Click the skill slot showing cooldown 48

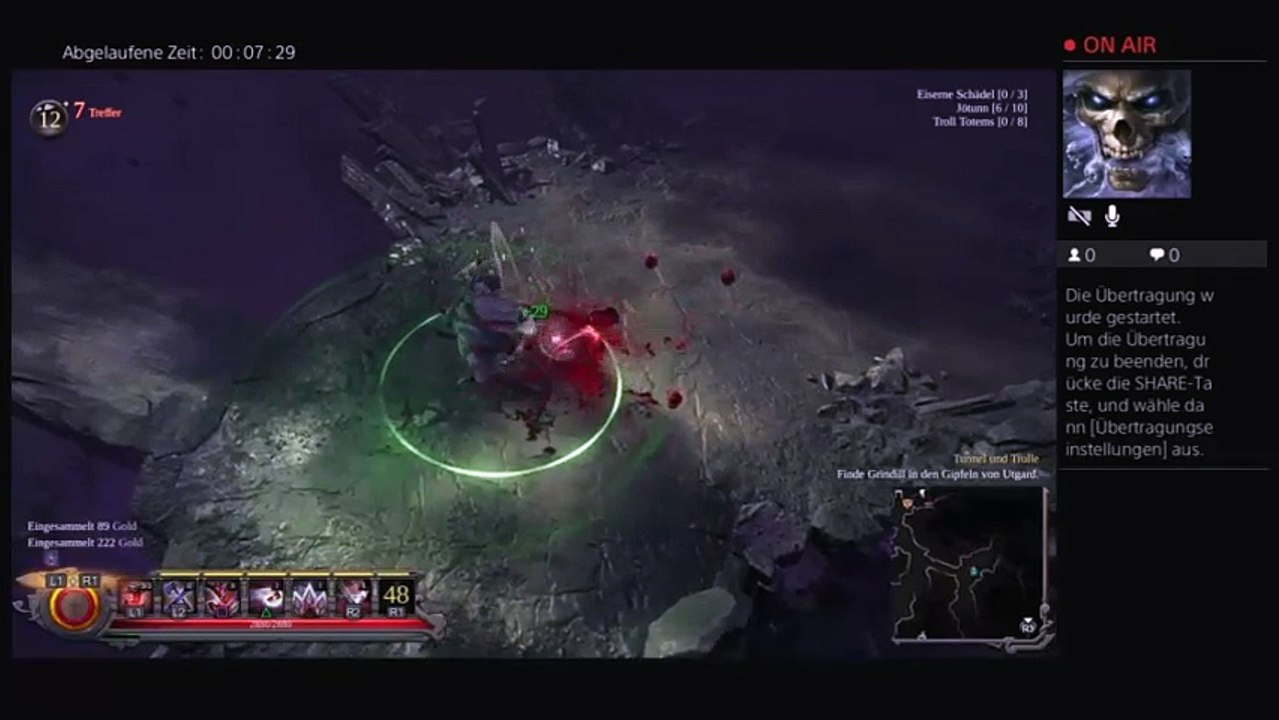tap(396, 596)
